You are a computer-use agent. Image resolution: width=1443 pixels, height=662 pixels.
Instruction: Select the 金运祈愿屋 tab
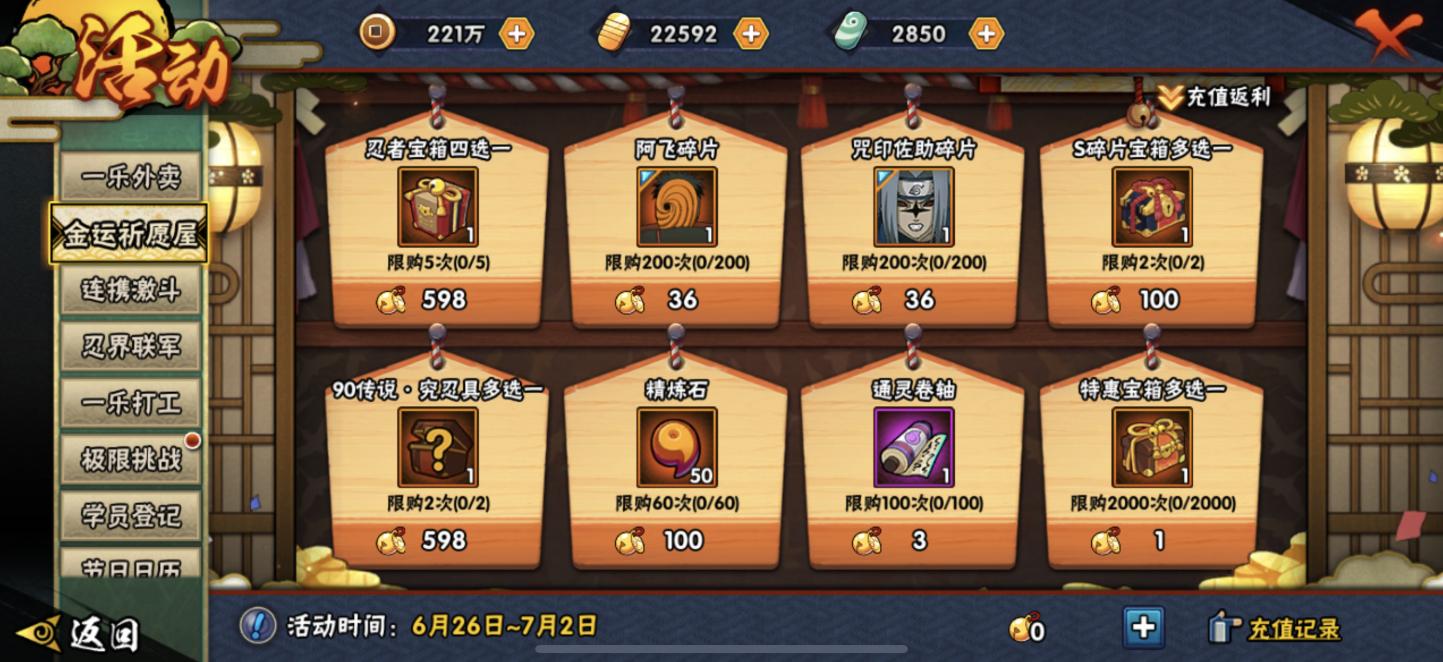tap(130, 234)
